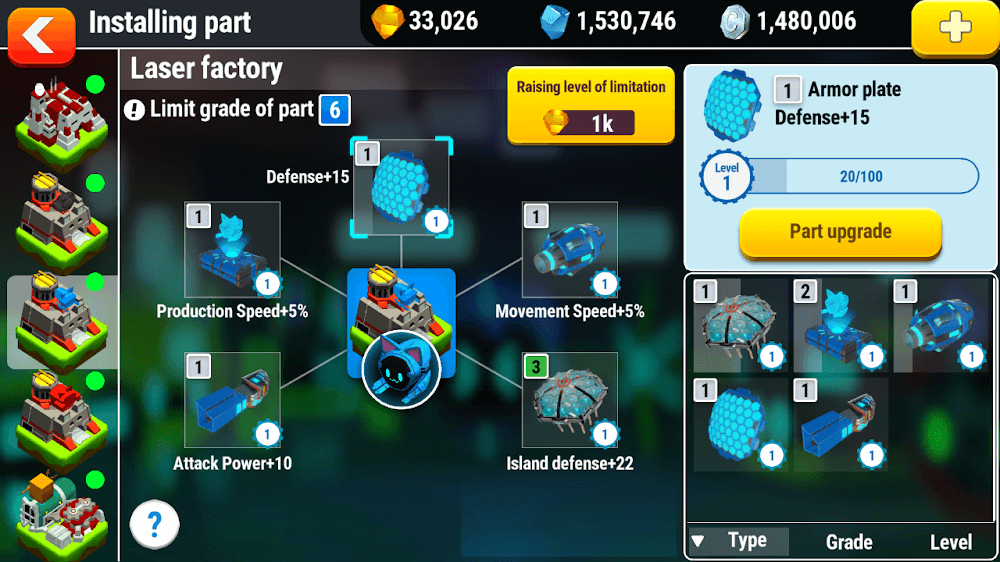
Task: Tap the blue robot cat avatar
Action: (x=401, y=371)
